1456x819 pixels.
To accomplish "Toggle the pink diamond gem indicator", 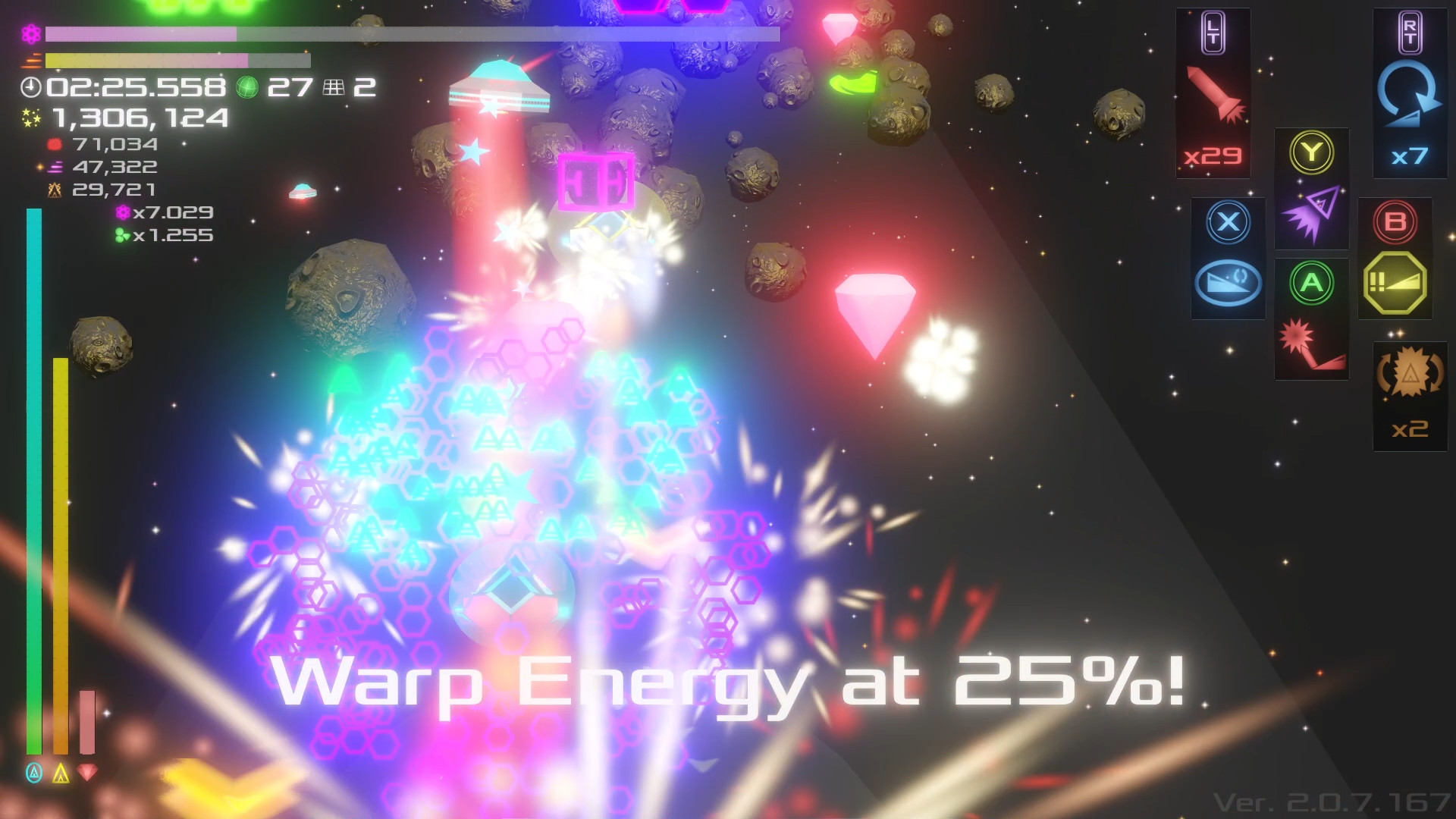I will (86, 774).
